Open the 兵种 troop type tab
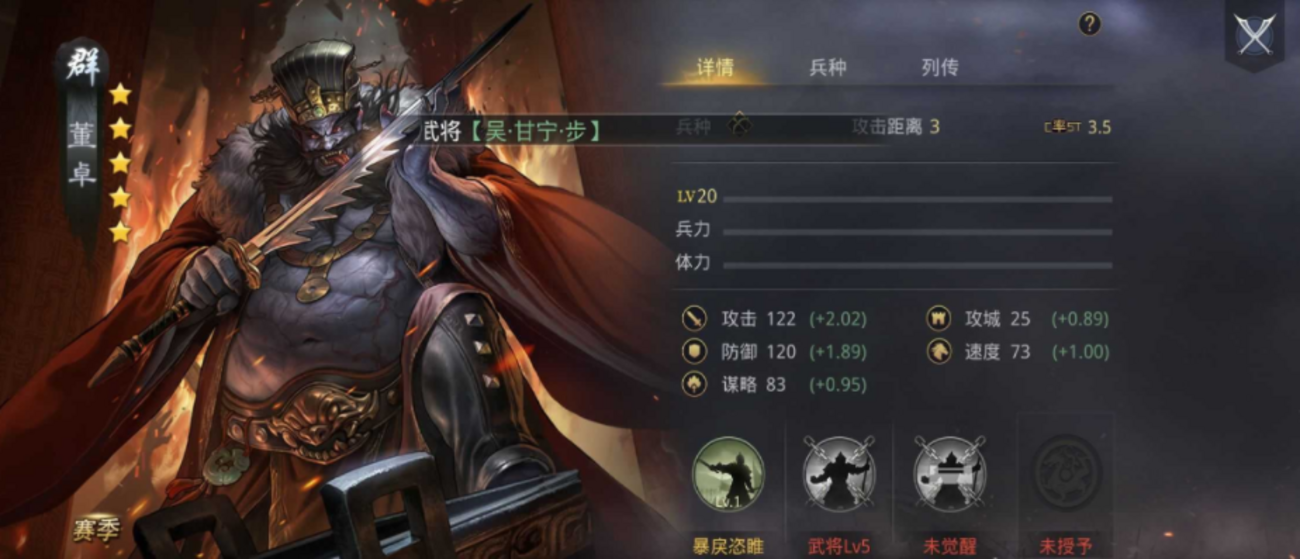Viewport: 1300px width, 559px height. 827,68
